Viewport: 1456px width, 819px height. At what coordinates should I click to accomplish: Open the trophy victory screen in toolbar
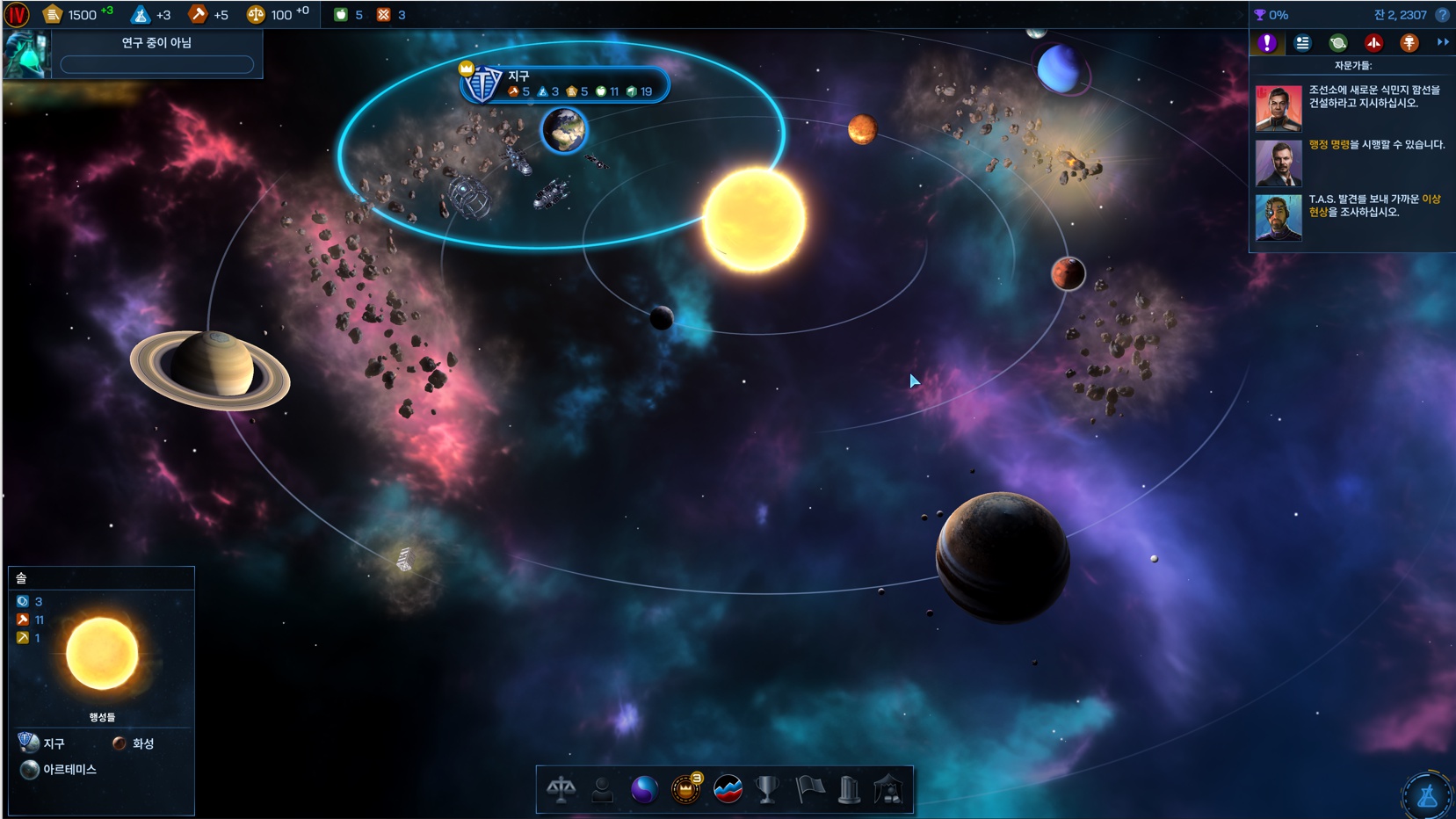pos(767,790)
